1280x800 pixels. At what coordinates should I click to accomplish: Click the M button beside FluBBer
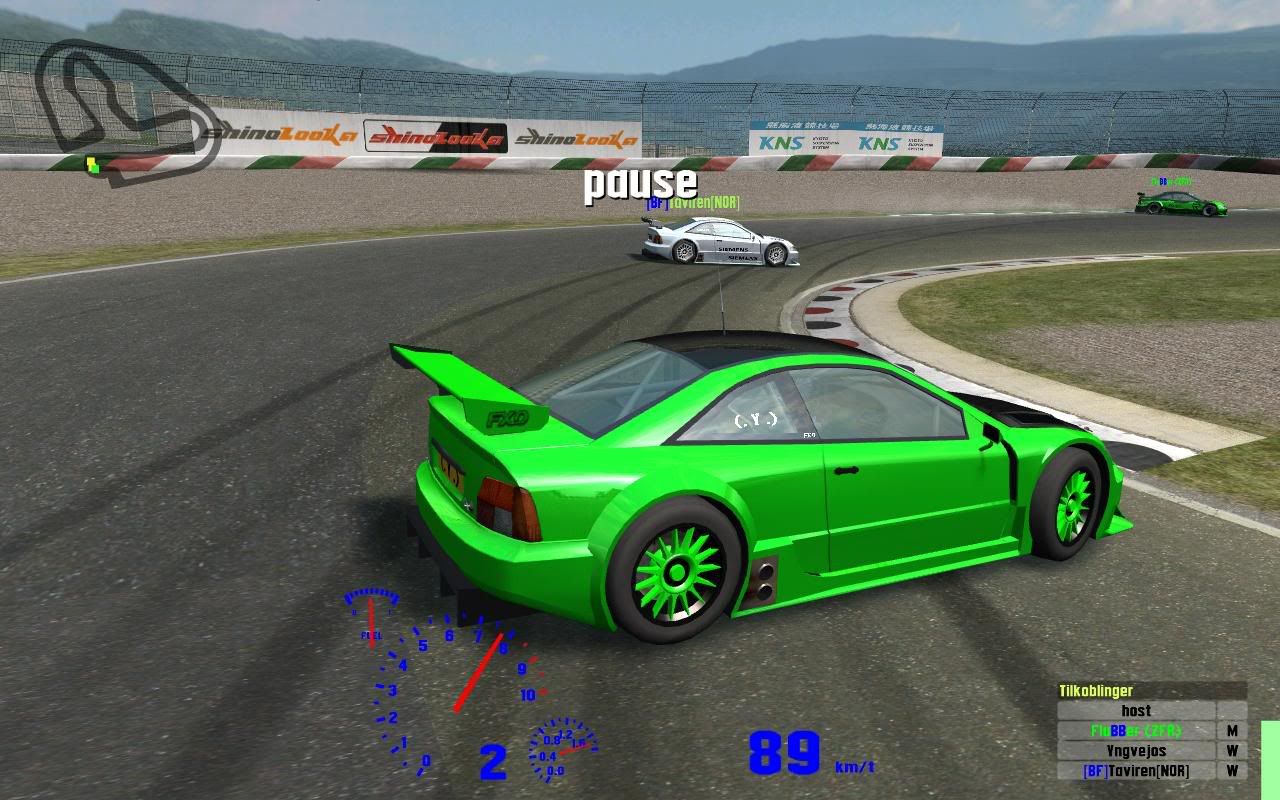click(1233, 731)
